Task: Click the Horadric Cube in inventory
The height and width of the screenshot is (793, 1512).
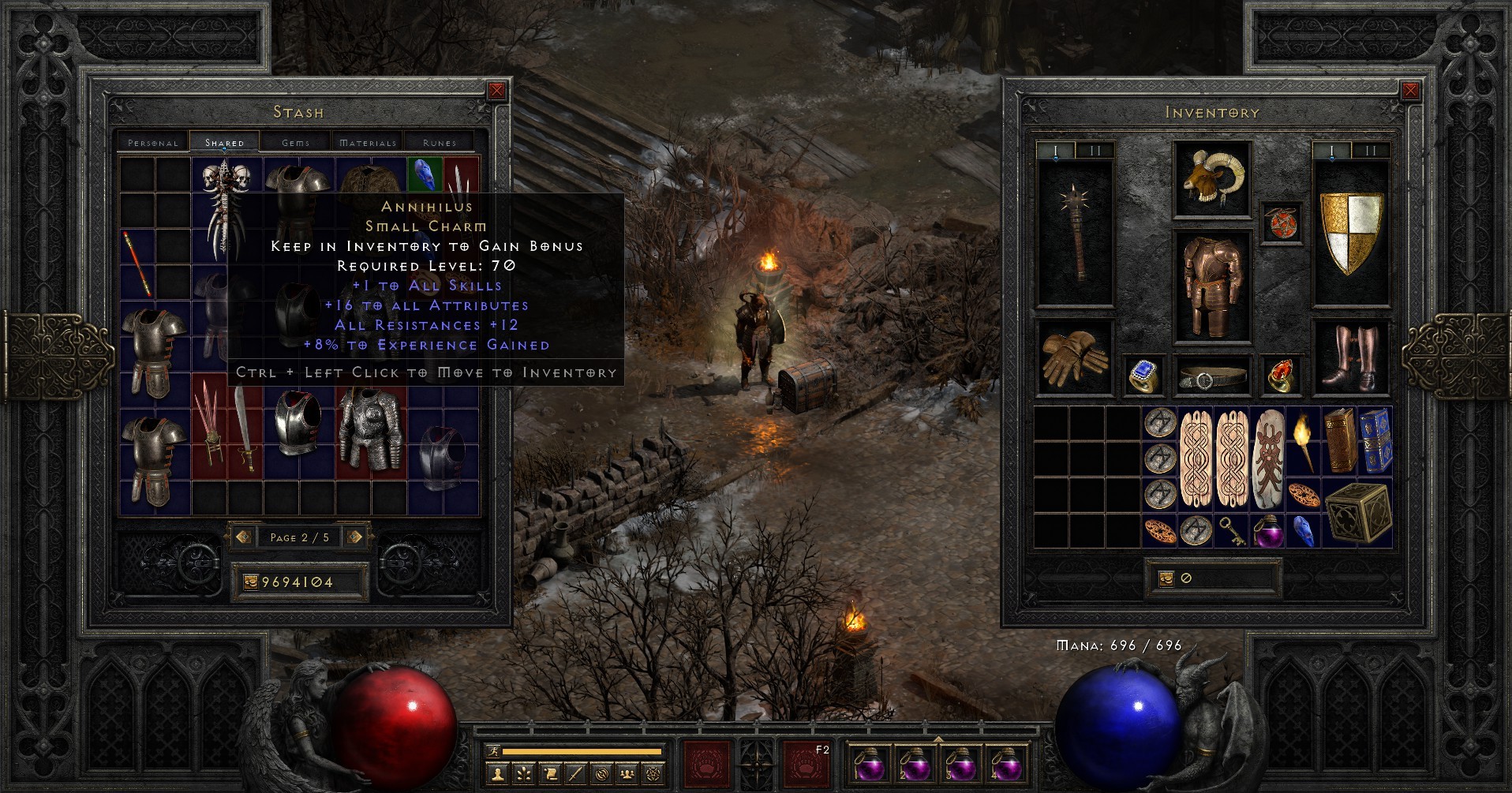Action: [x=1357, y=514]
